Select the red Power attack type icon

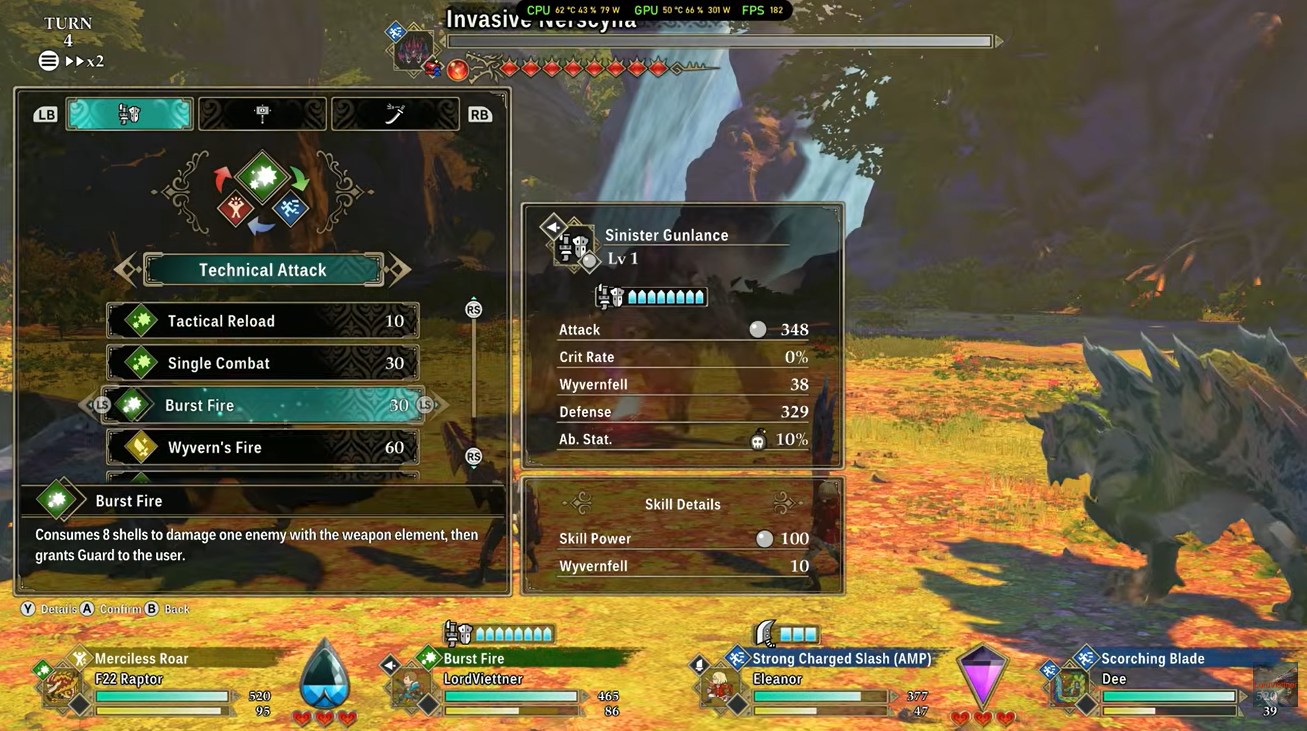pos(236,208)
